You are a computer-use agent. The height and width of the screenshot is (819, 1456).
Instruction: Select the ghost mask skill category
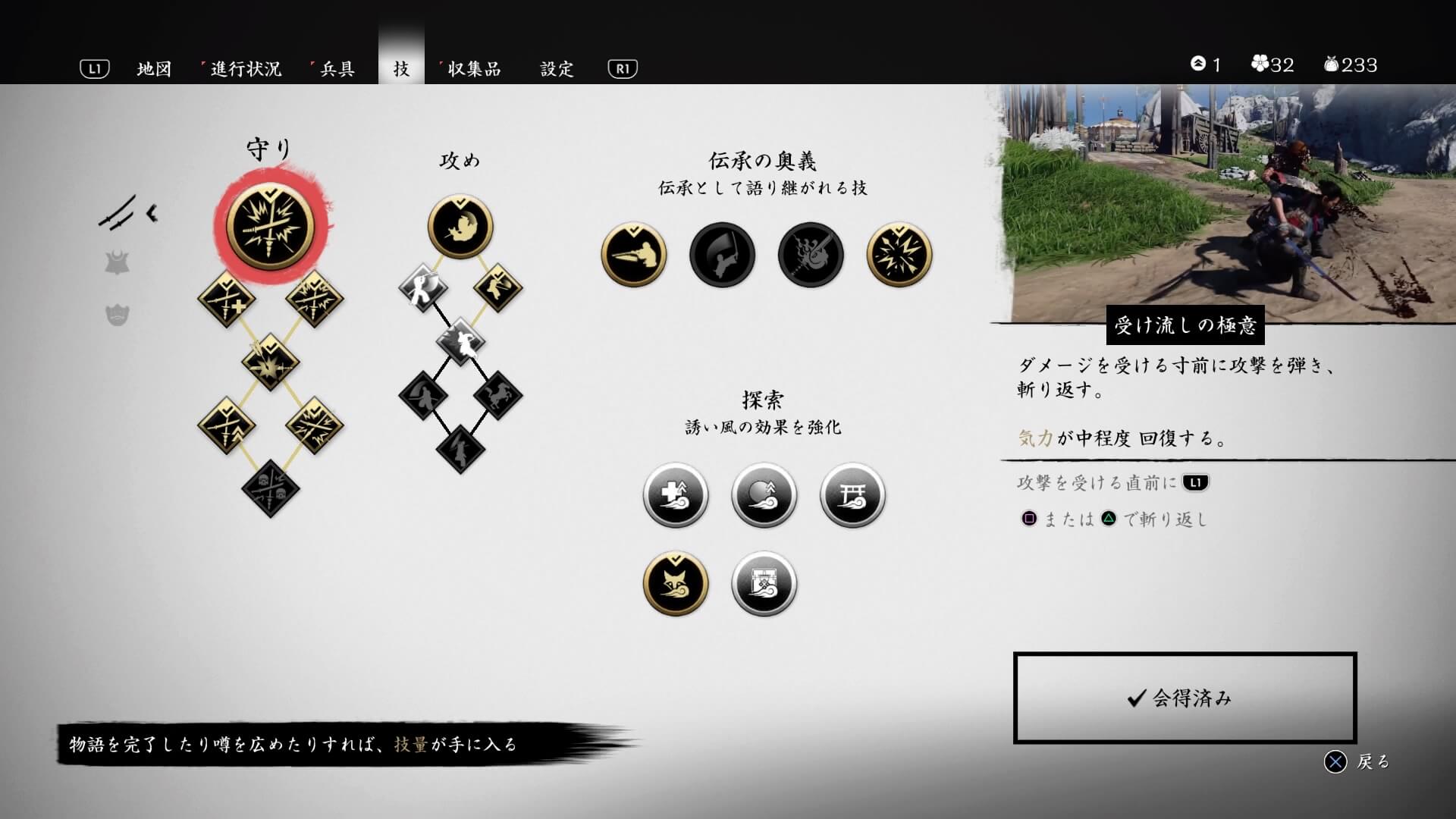coord(117,314)
